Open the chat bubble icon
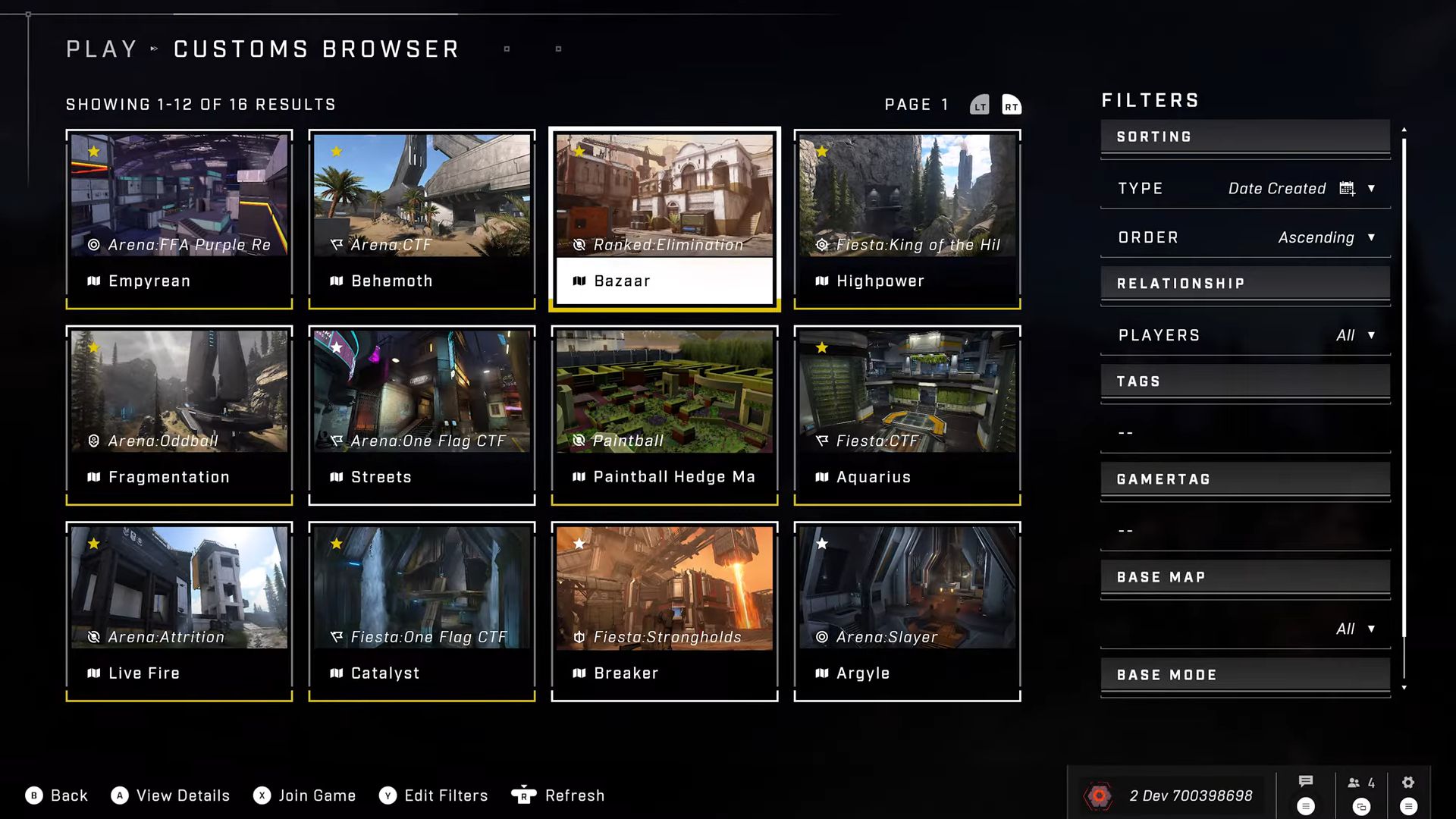Image resolution: width=1456 pixels, height=819 pixels. [1306, 782]
